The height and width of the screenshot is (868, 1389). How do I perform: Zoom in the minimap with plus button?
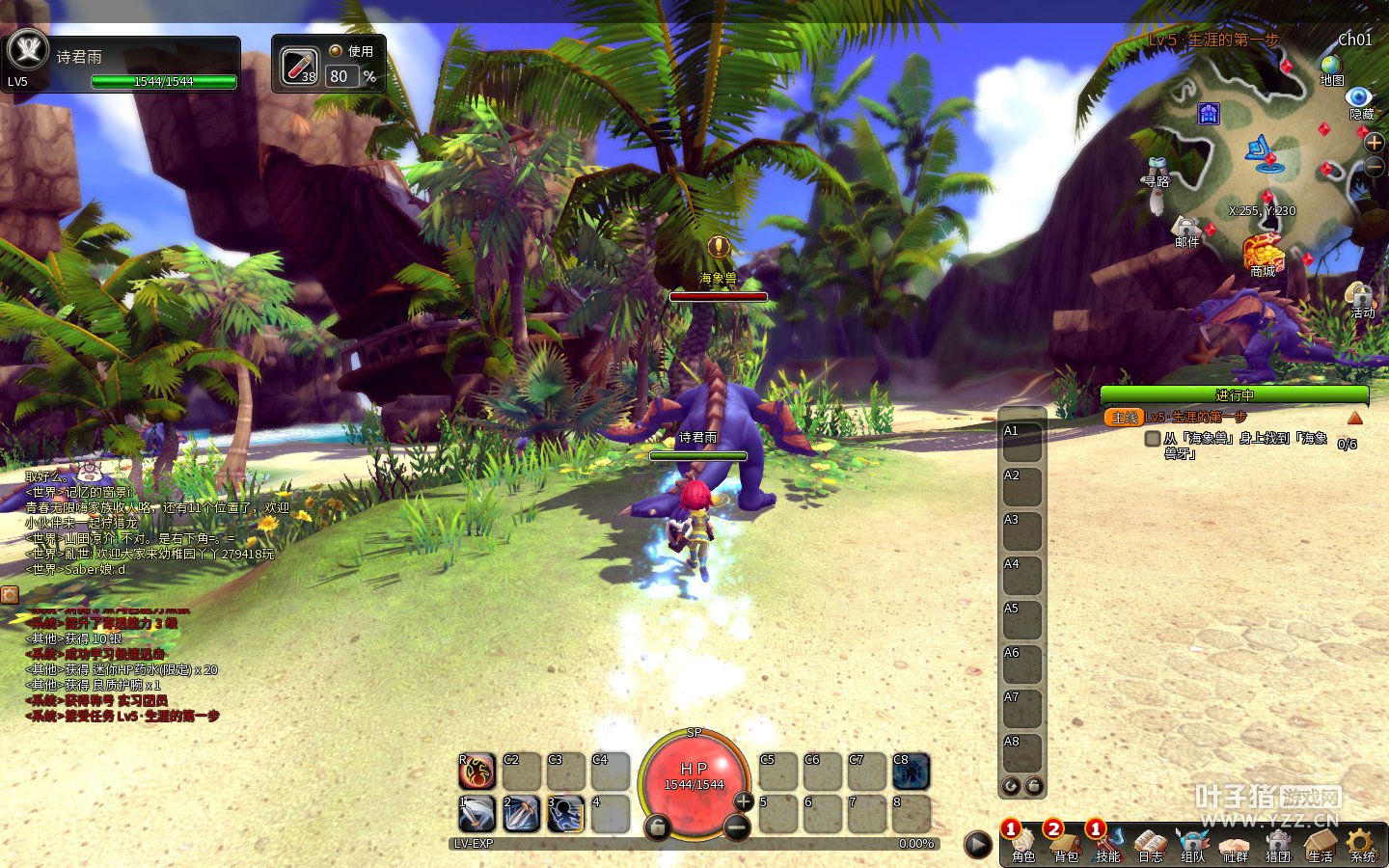click(1375, 142)
